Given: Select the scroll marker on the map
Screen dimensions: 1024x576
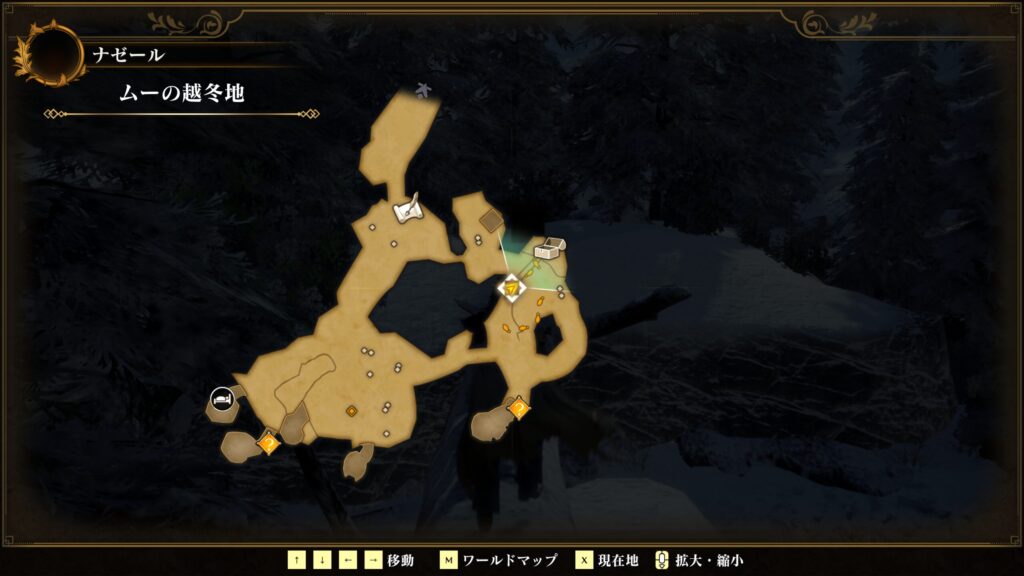Looking at the screenshot, I should (x=408, y=210).
